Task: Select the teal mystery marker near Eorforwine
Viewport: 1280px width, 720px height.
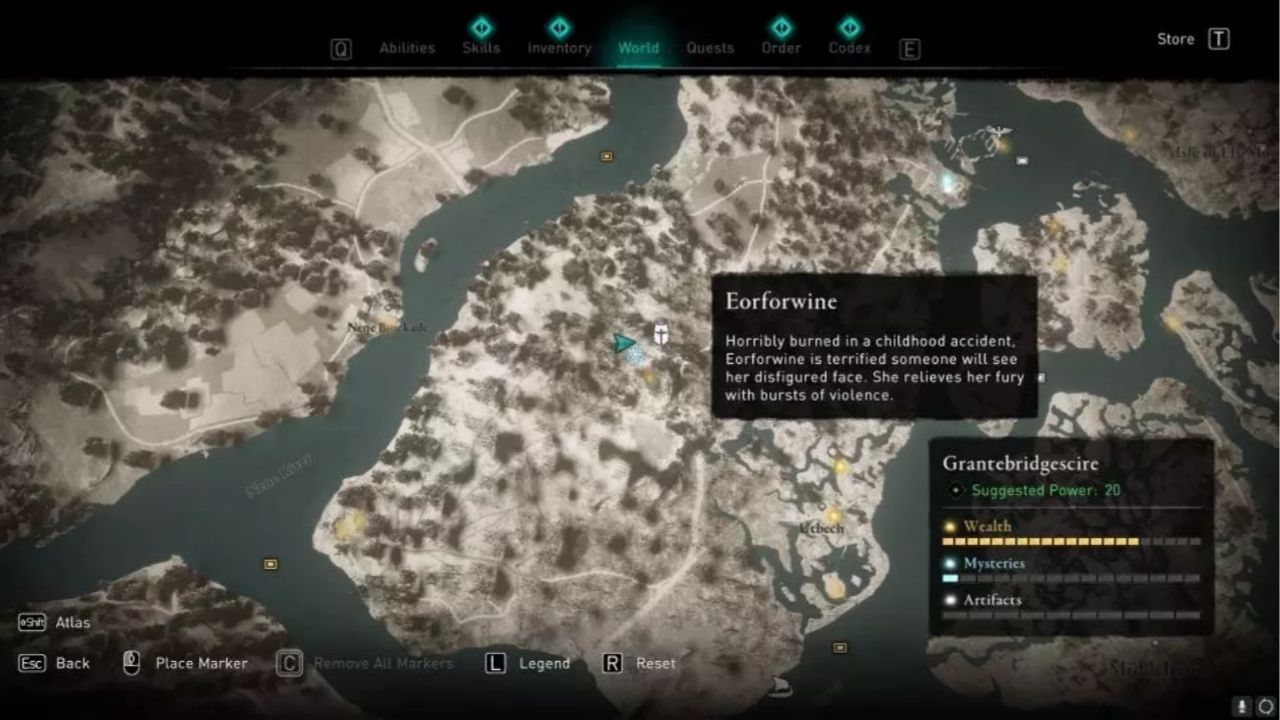Action: (634, 354)
